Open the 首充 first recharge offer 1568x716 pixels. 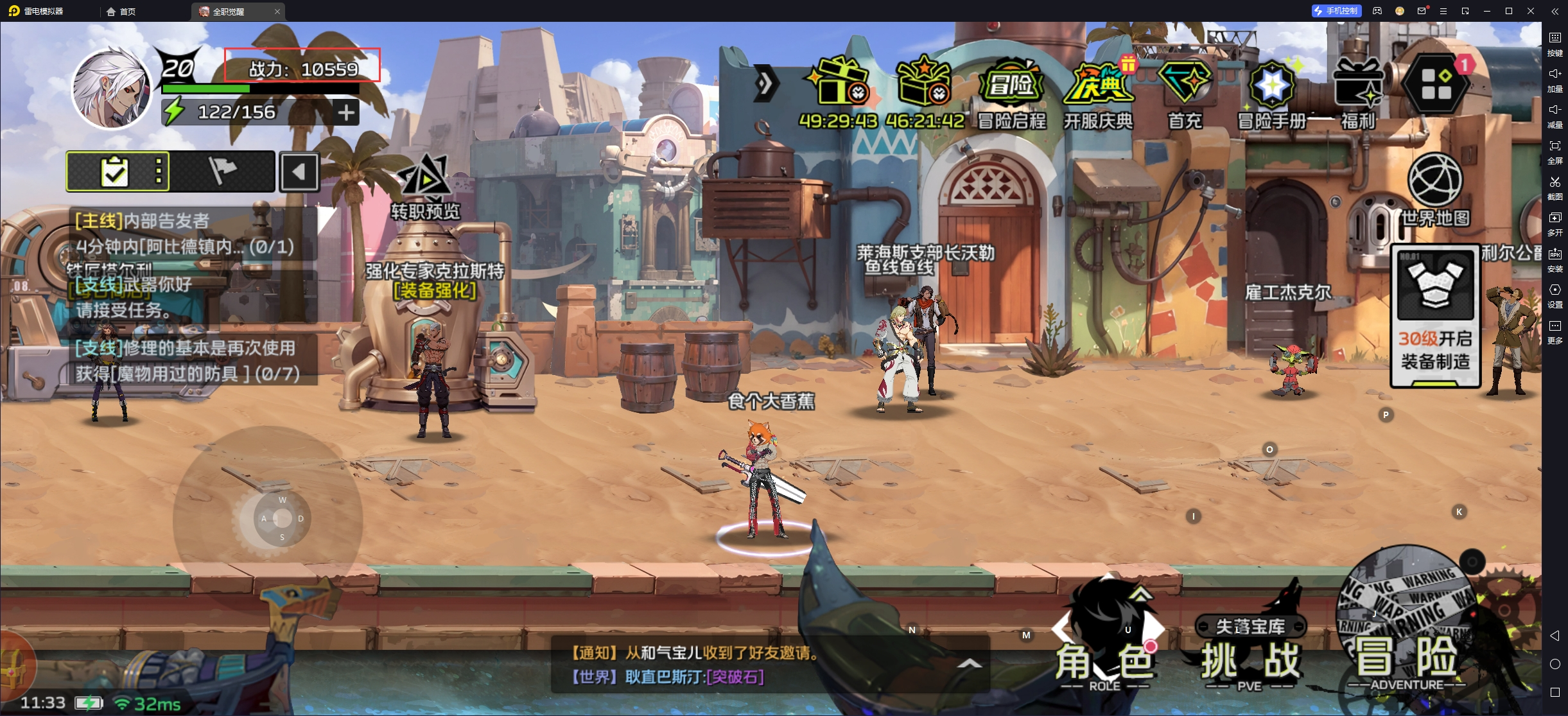[1185, 93]
